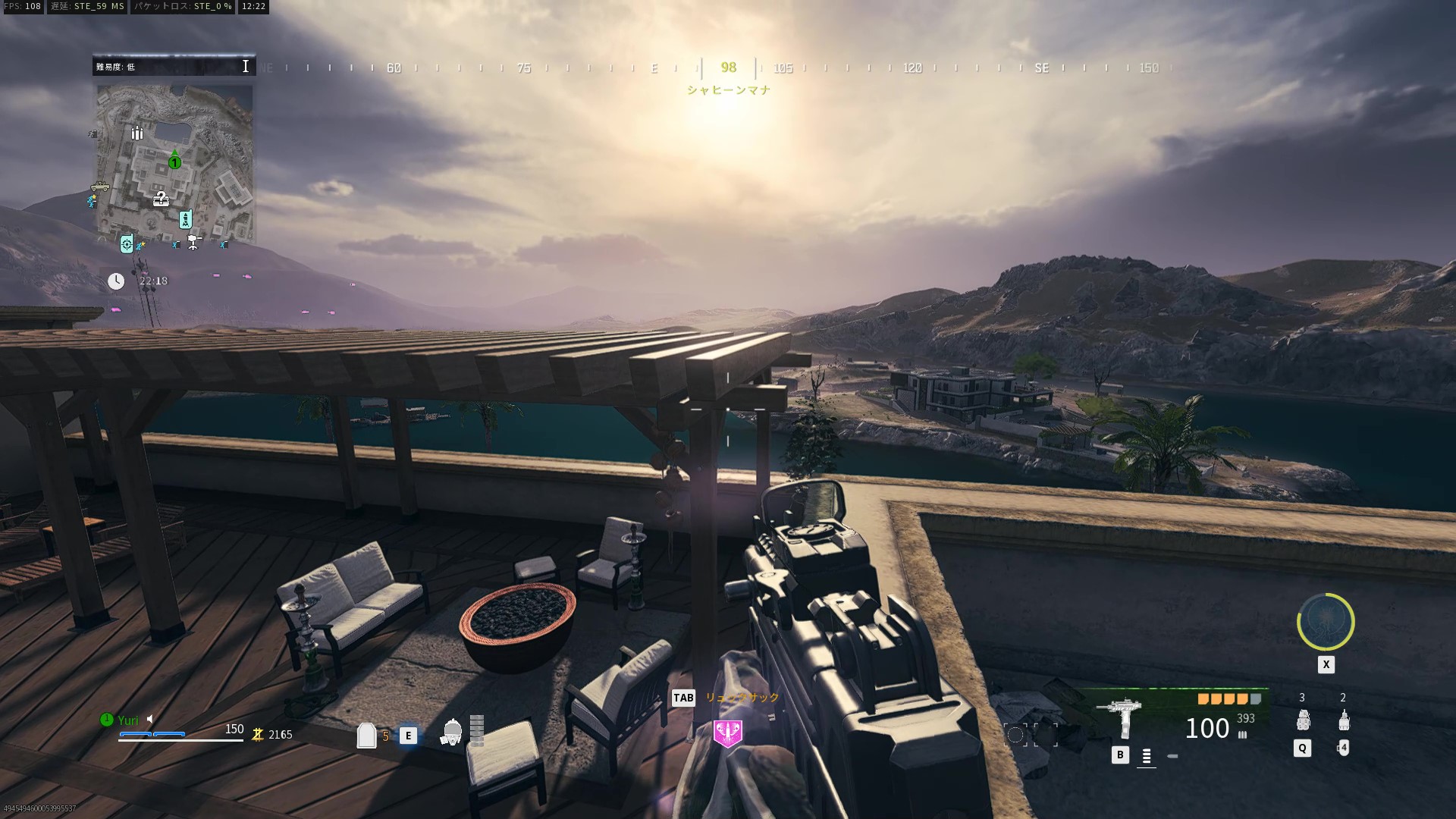Select the lethal grenade equipment slot
Screen dimensions: 1456x819
[1303, 720]
